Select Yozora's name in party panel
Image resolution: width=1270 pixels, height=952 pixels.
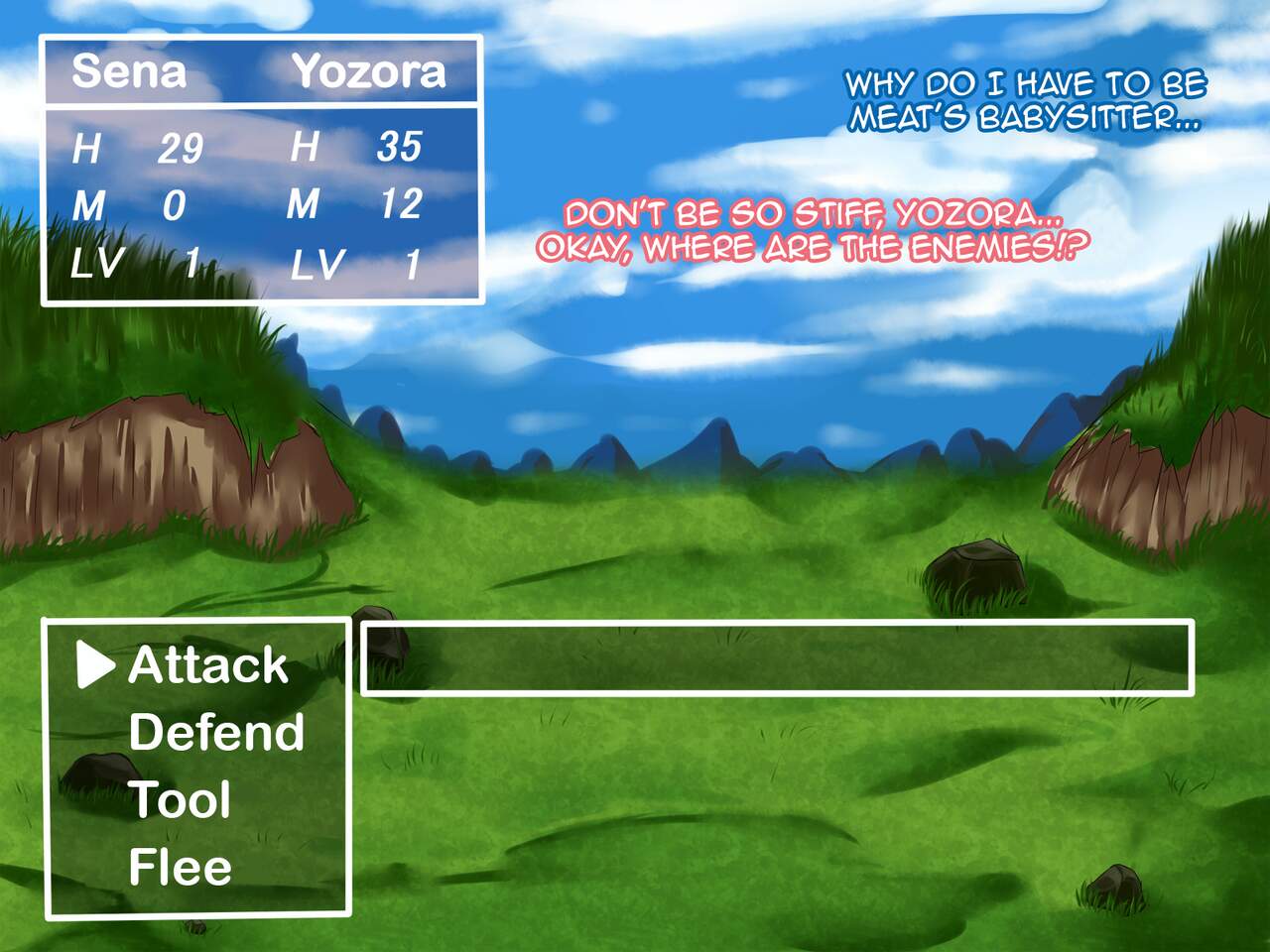(368, 71)
